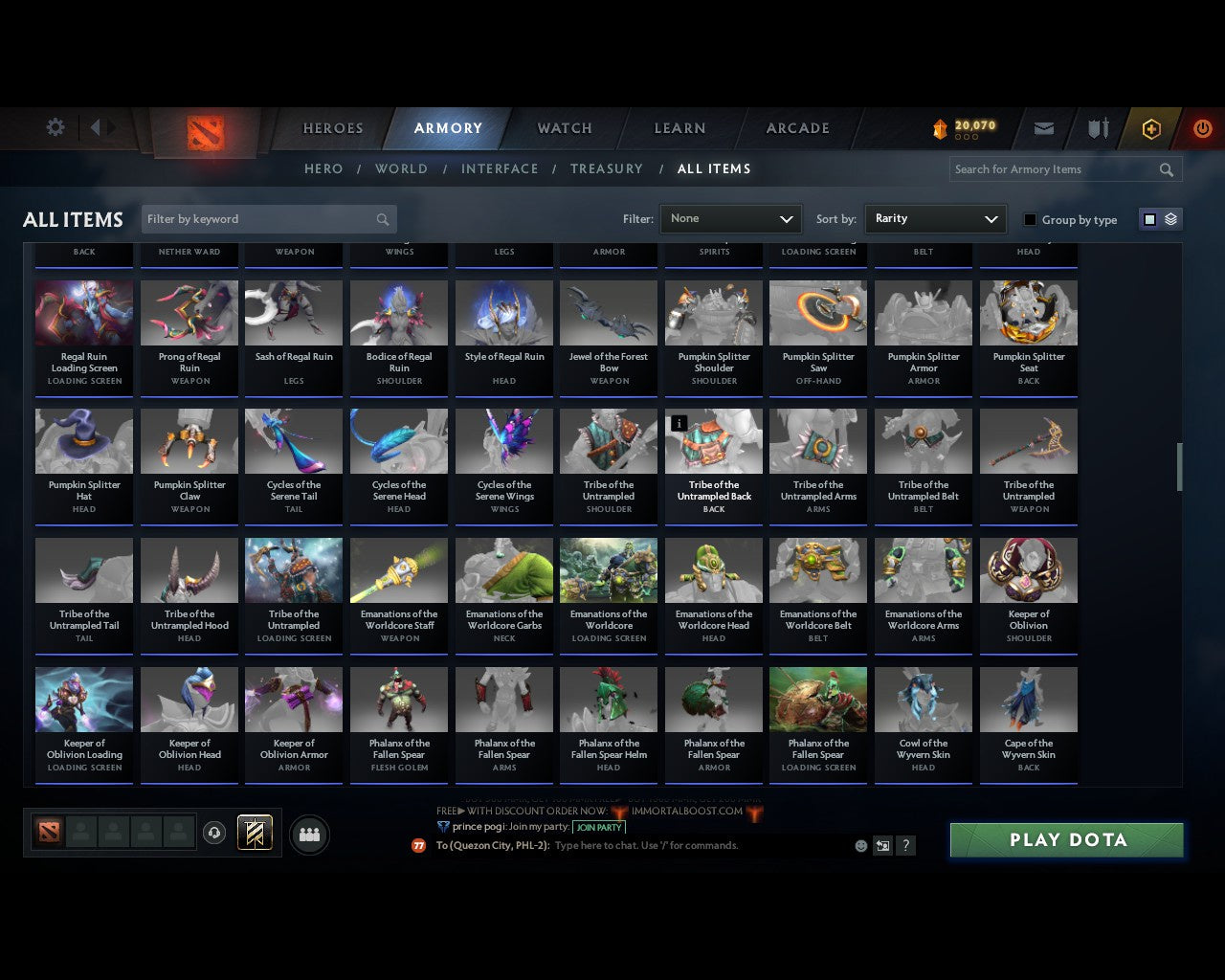
Task: Switch to the WATCH menu item
Action: [x=564, y=127]
